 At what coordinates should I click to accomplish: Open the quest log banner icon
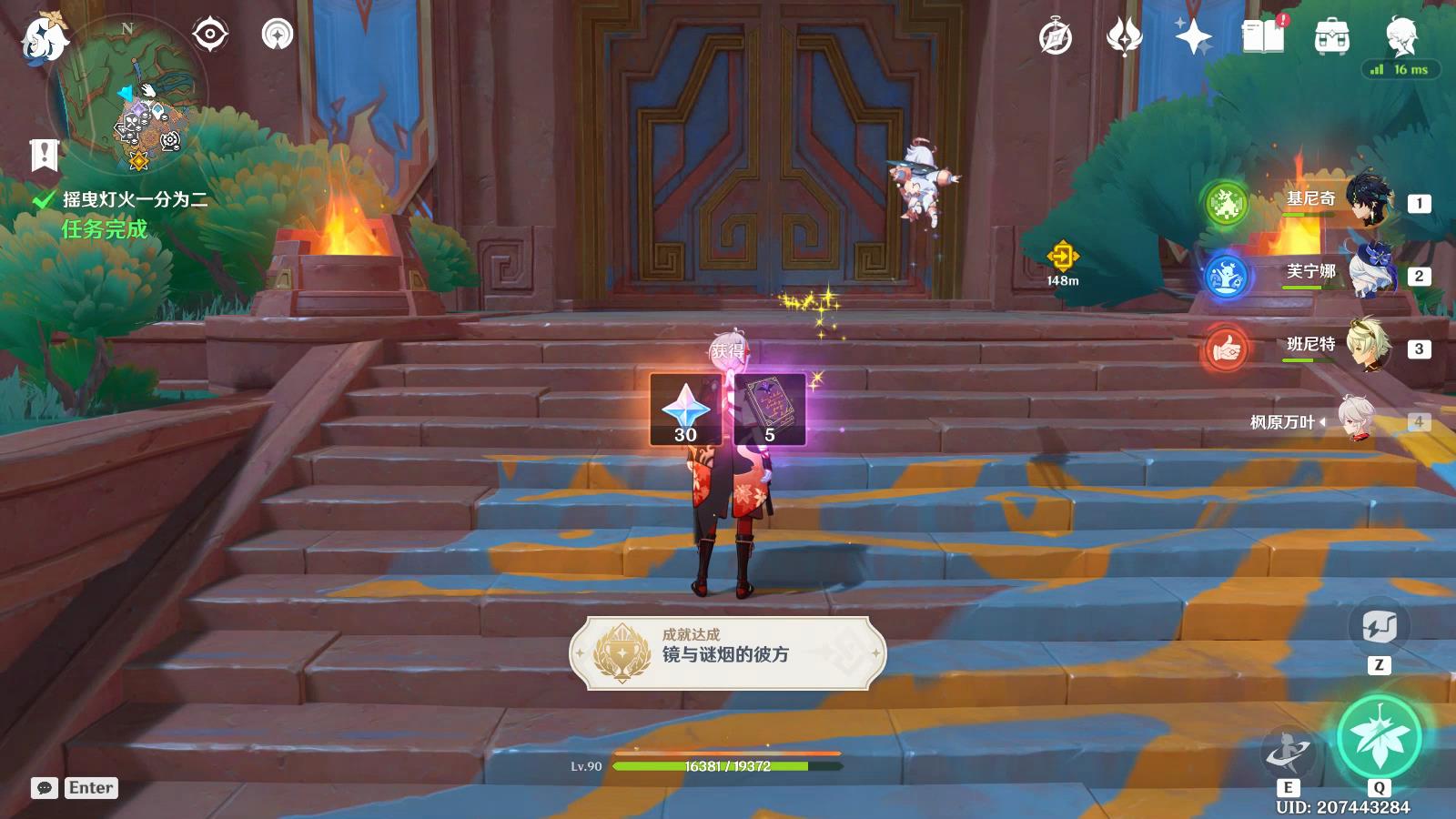(x=44, y=155)
